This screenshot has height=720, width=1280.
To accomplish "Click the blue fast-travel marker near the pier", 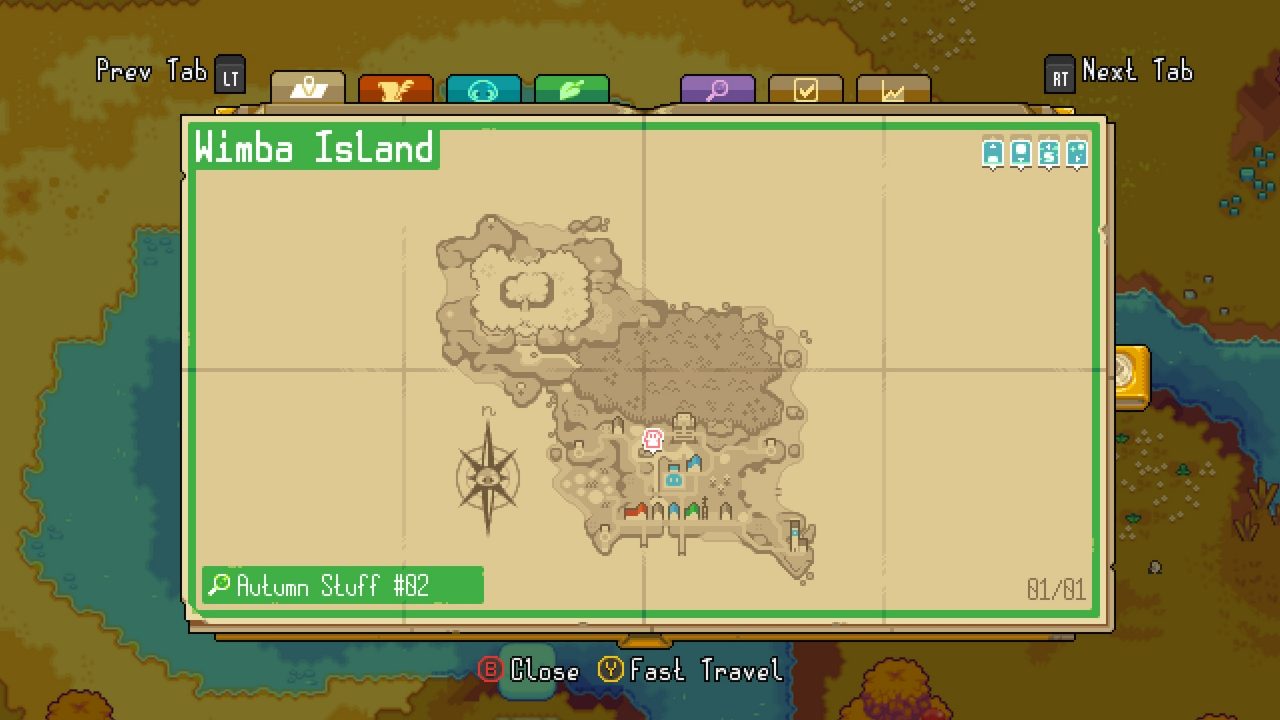I will pyautogui.click(x=794, y=533).
